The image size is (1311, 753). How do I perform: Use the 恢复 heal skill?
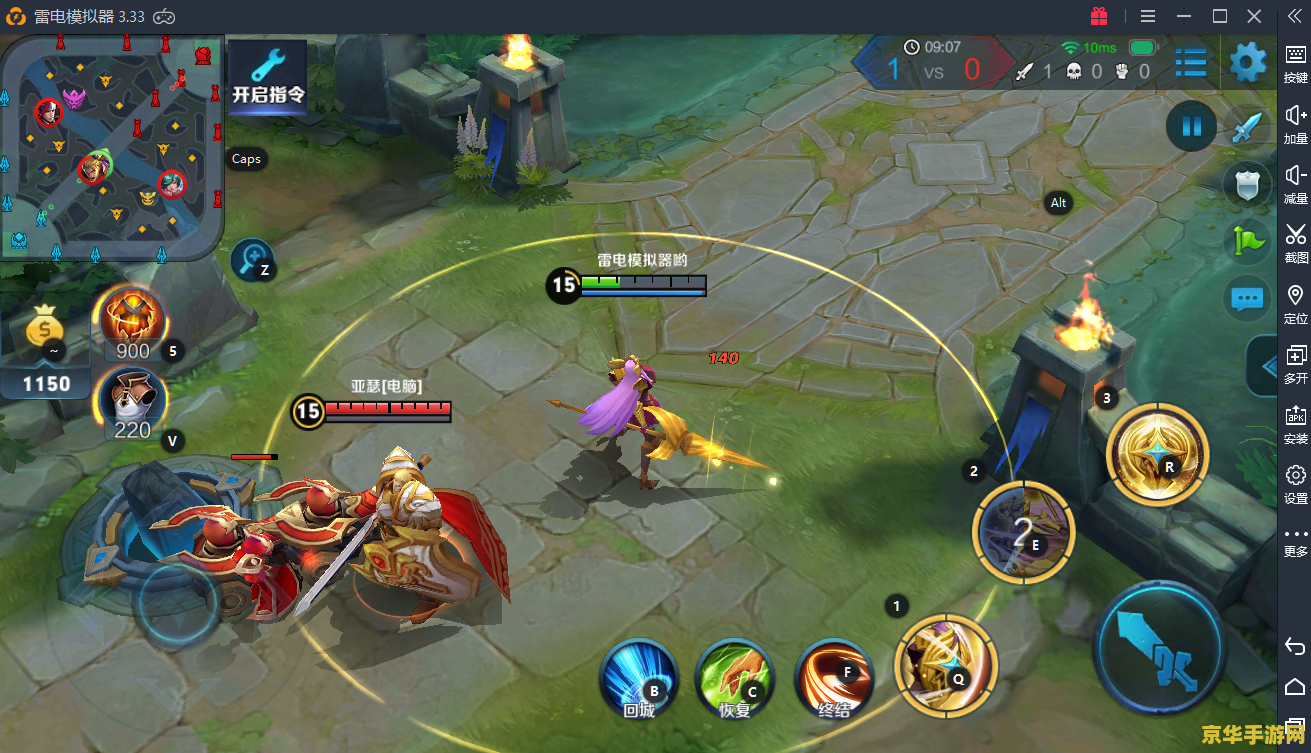coord(735,678)
